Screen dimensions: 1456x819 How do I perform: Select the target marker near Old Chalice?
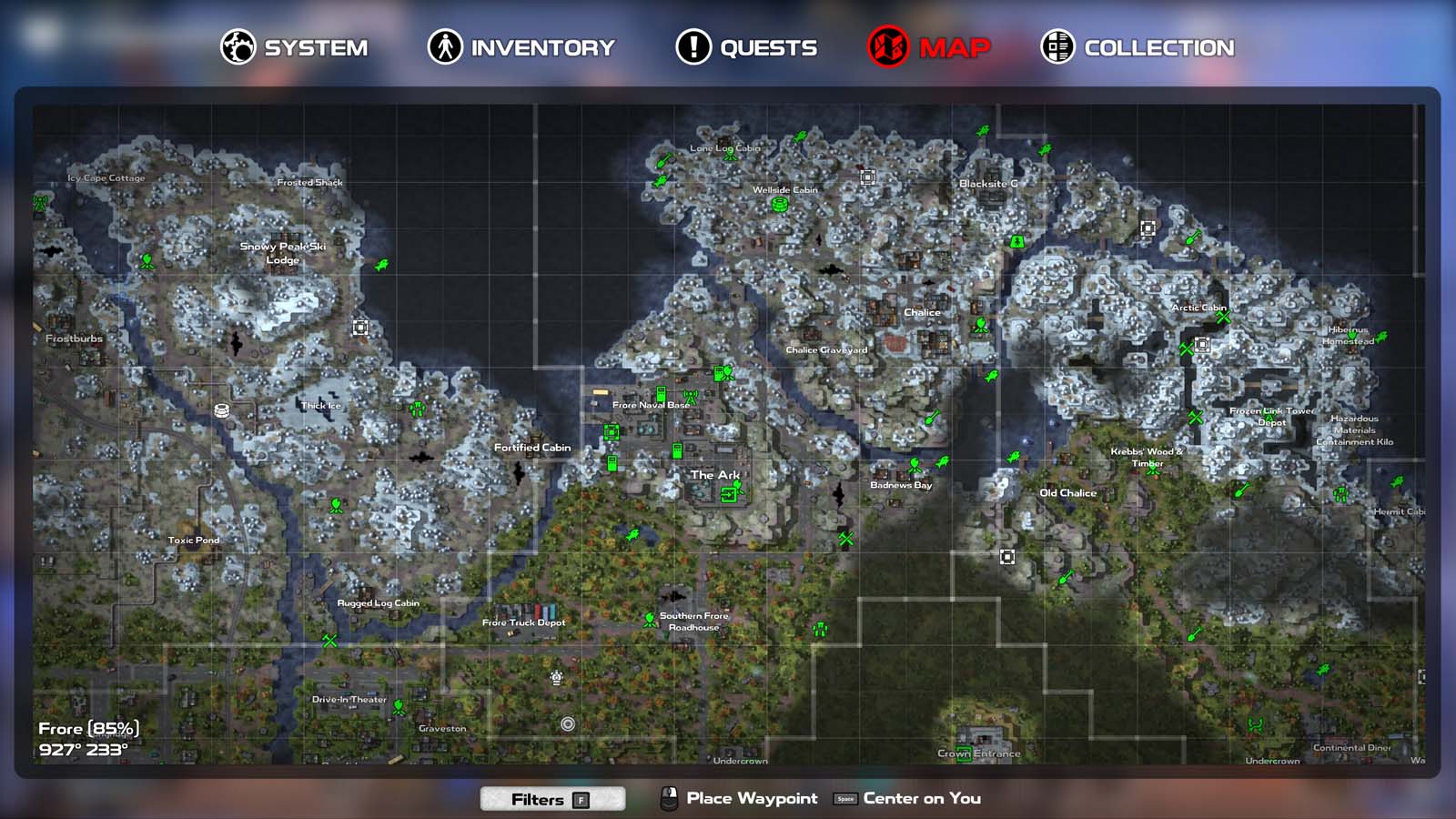1006,556
